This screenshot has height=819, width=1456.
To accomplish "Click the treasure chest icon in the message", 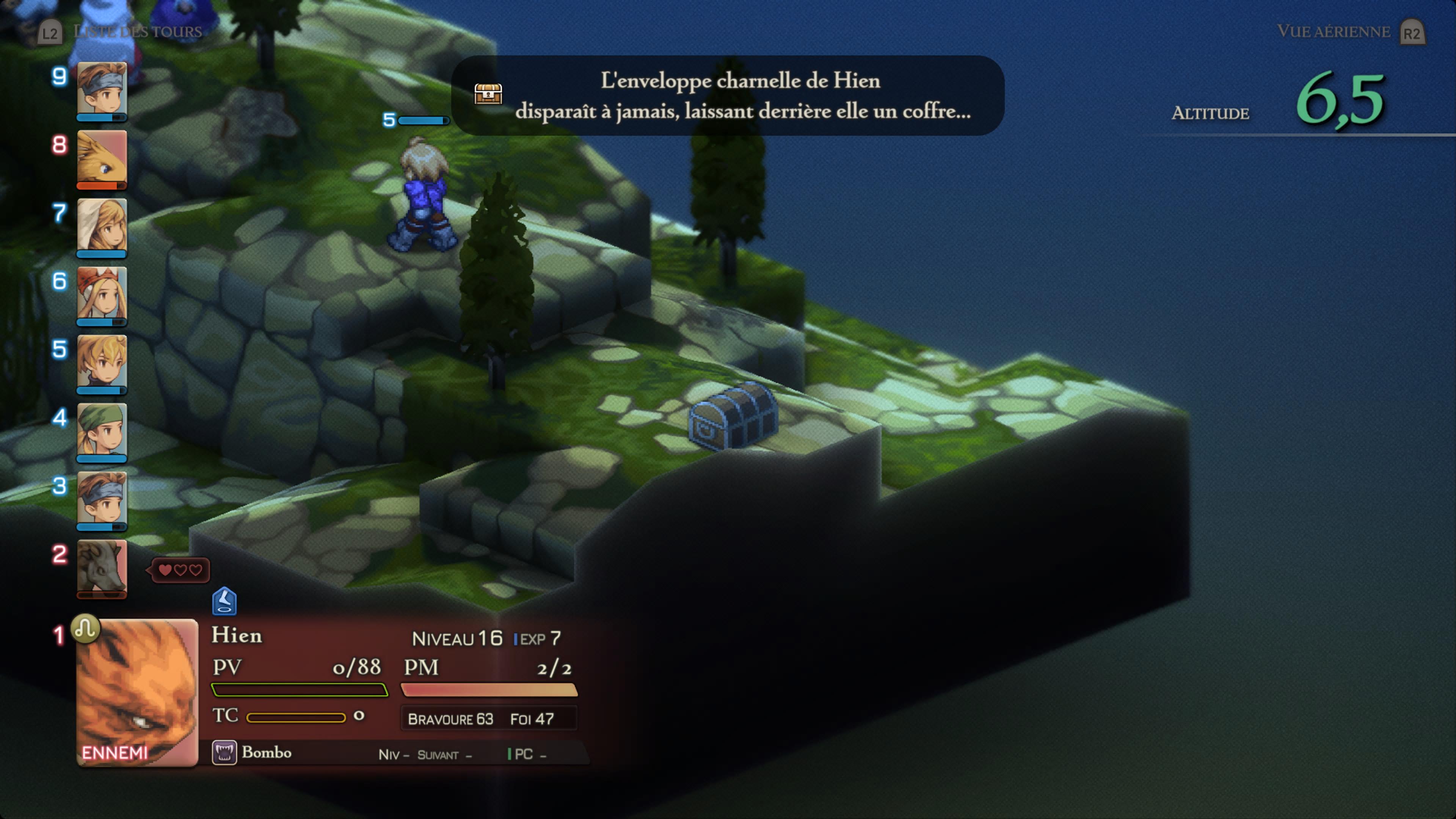I will [x=488, y=94].
